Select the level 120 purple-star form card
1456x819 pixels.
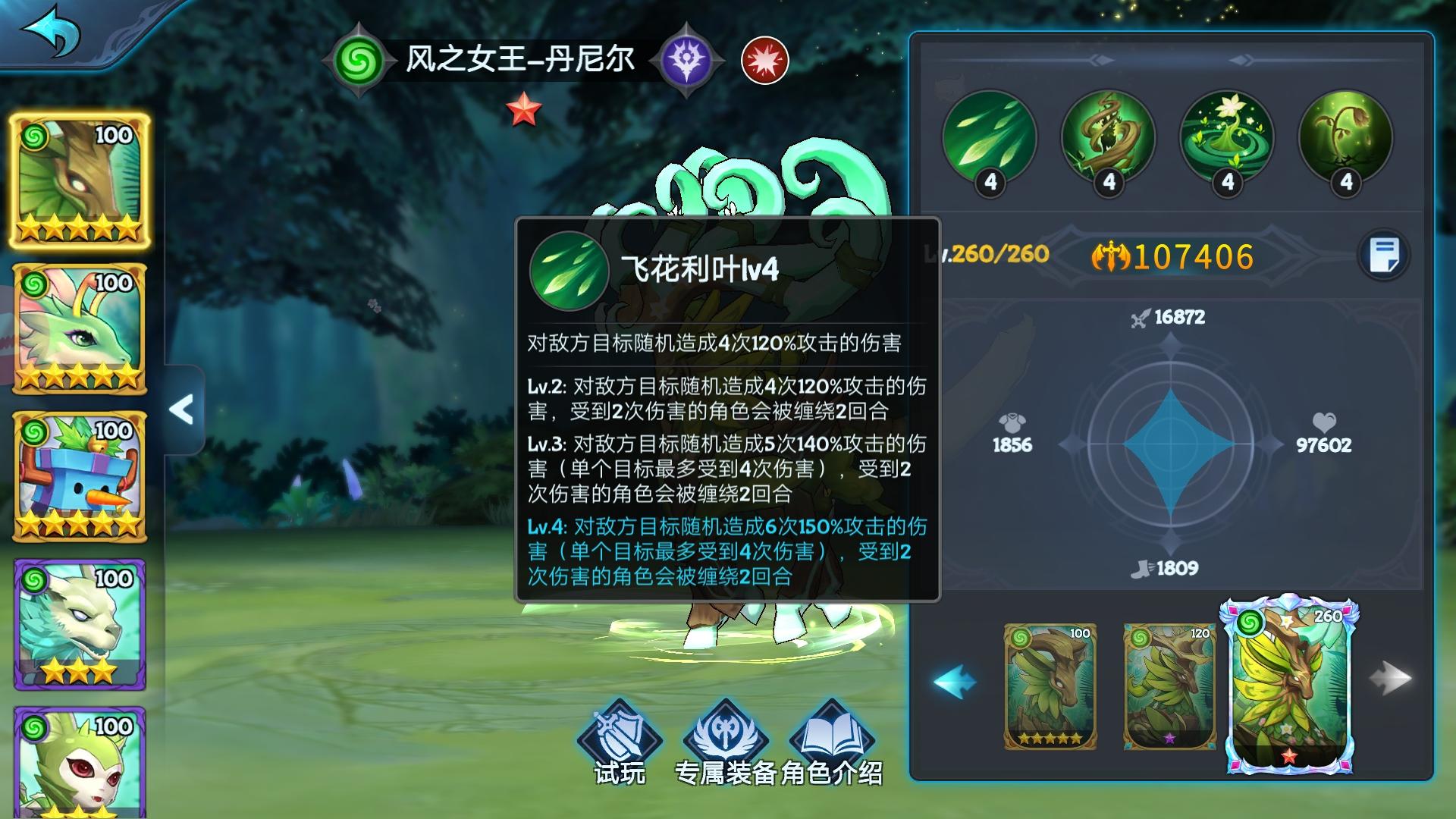click(1169, 686)
